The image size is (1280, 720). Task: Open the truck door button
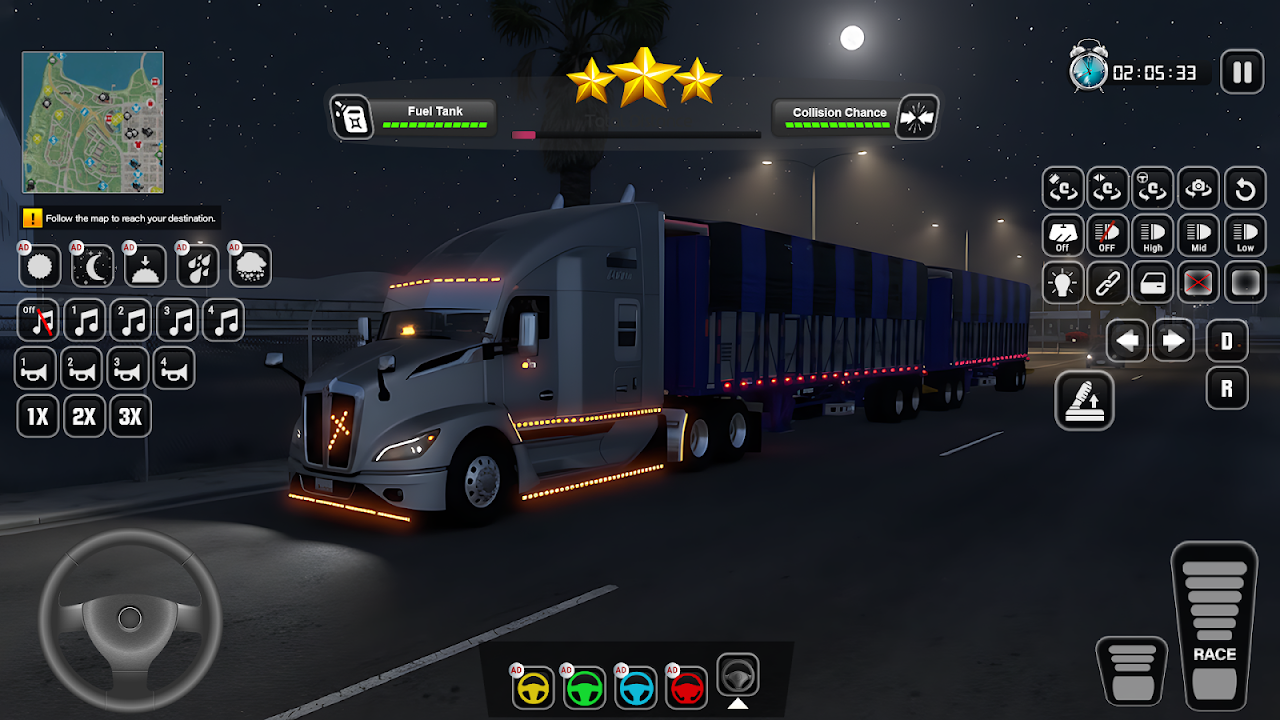1153,283
